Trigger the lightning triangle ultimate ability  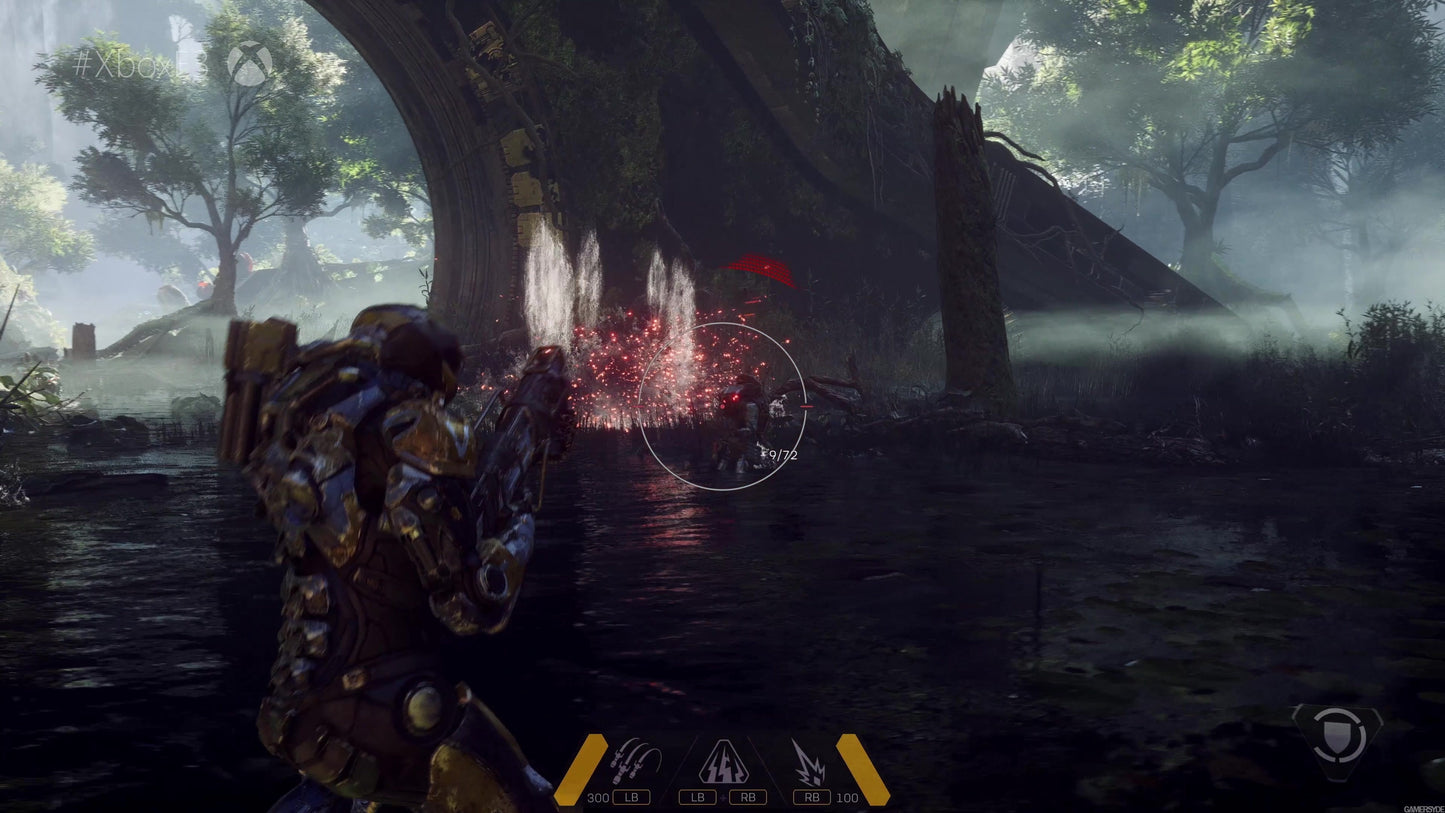[x=722, y=763]
